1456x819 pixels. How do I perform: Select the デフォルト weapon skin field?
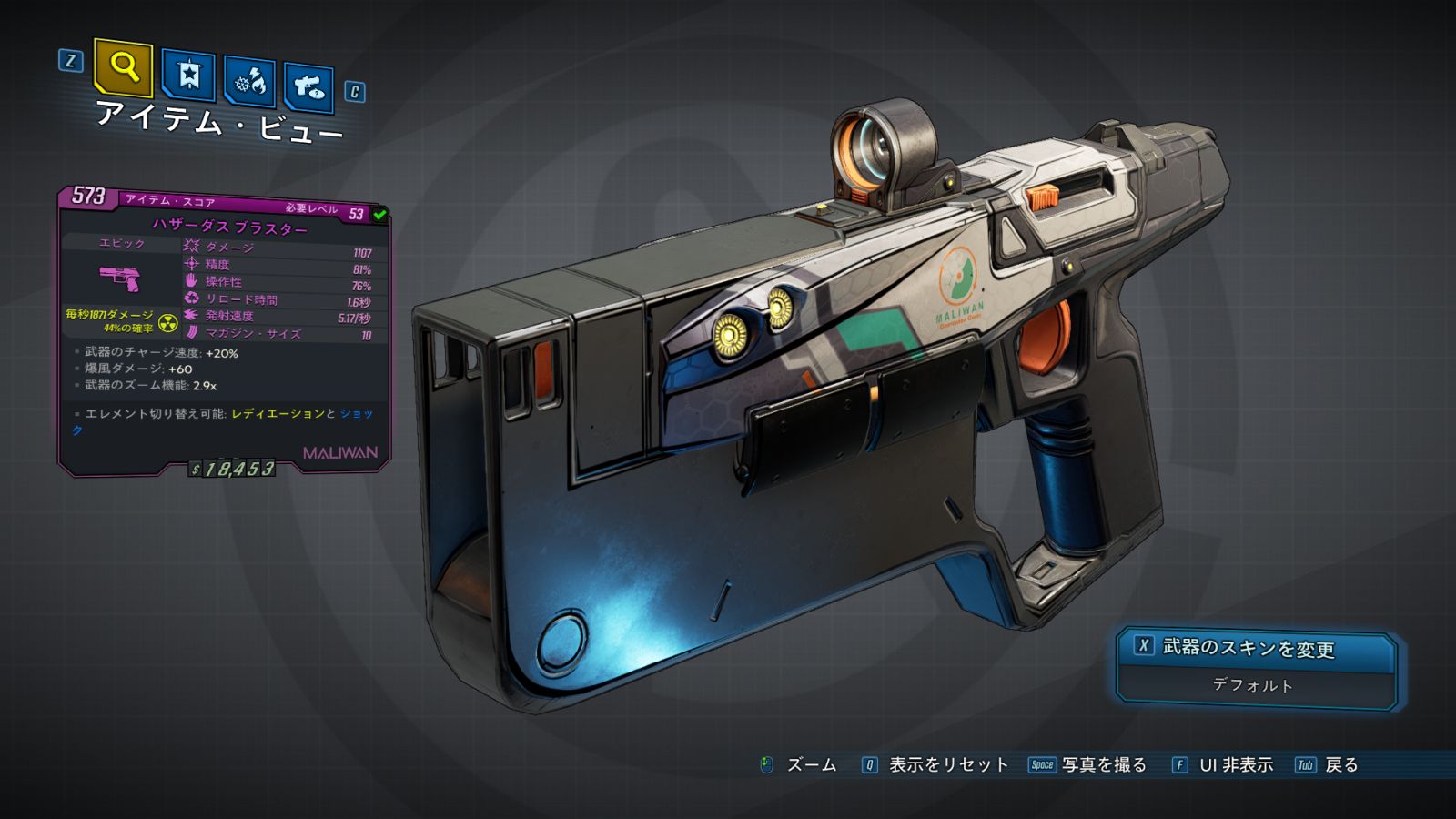coord(1254,685)
